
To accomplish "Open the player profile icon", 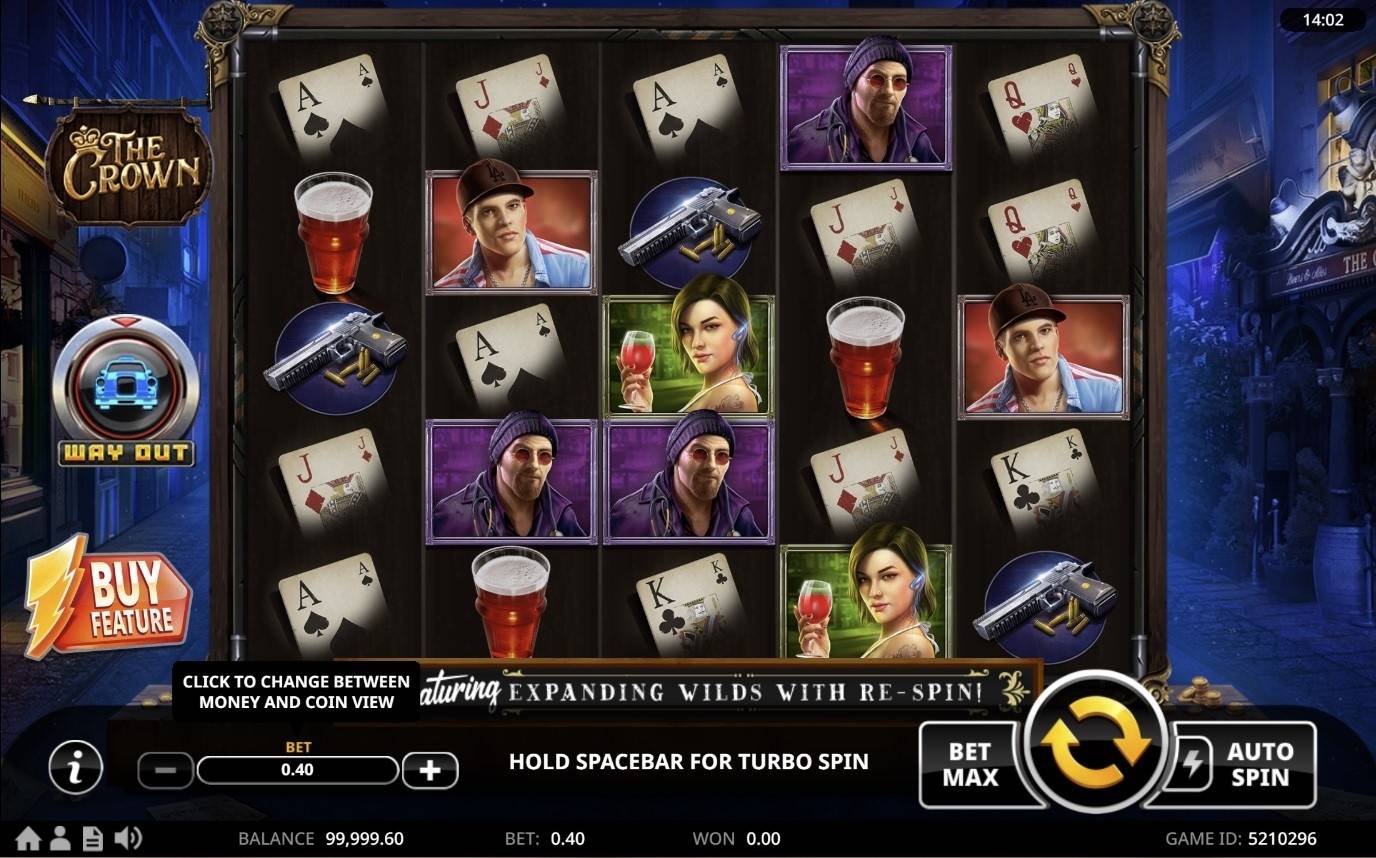I will (60, 838).
